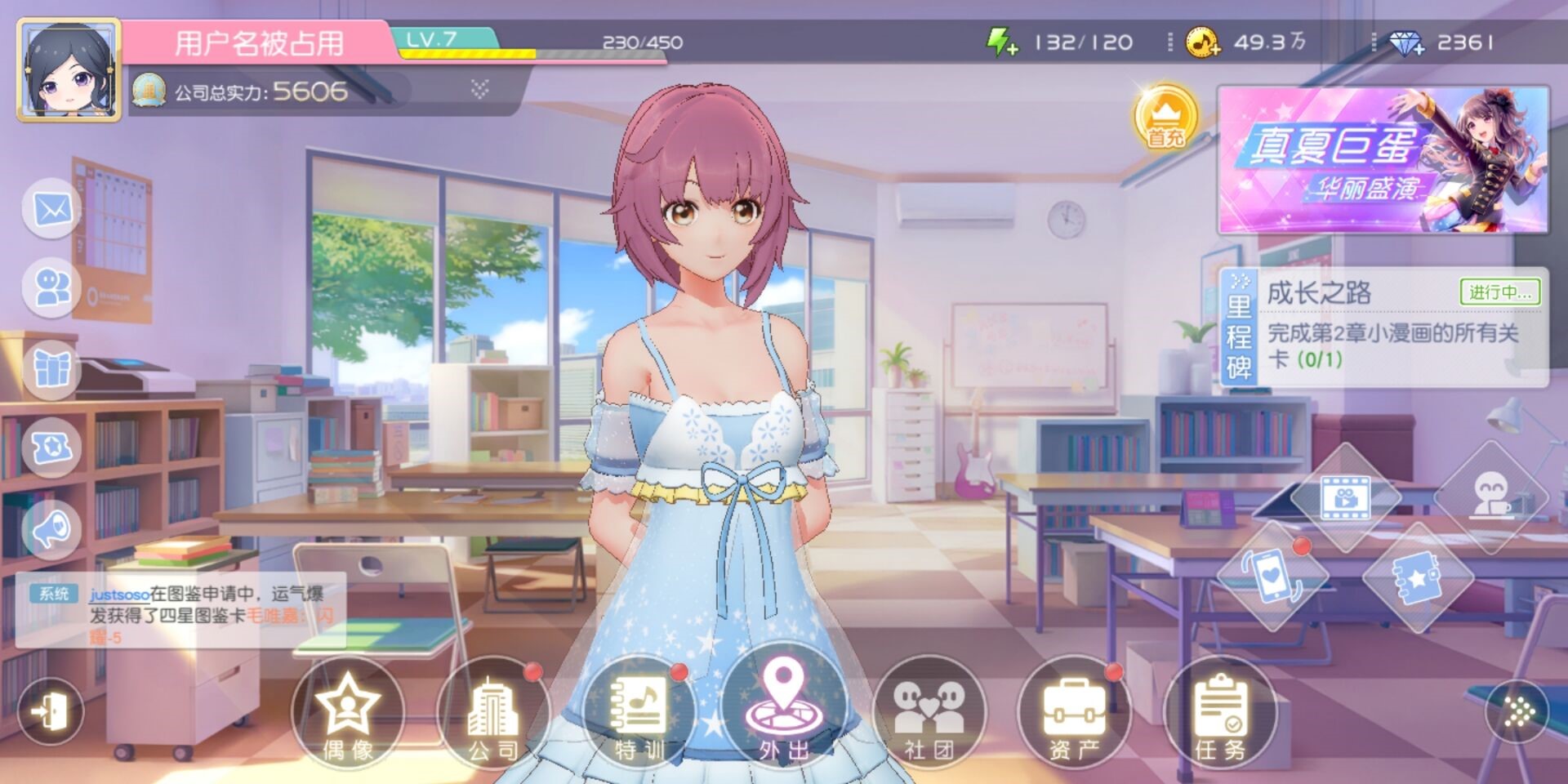Image resolution: width=1568 pixels, height=784 pixels.
Task: Click the player avatar portrait
Action: pos(69,70)
